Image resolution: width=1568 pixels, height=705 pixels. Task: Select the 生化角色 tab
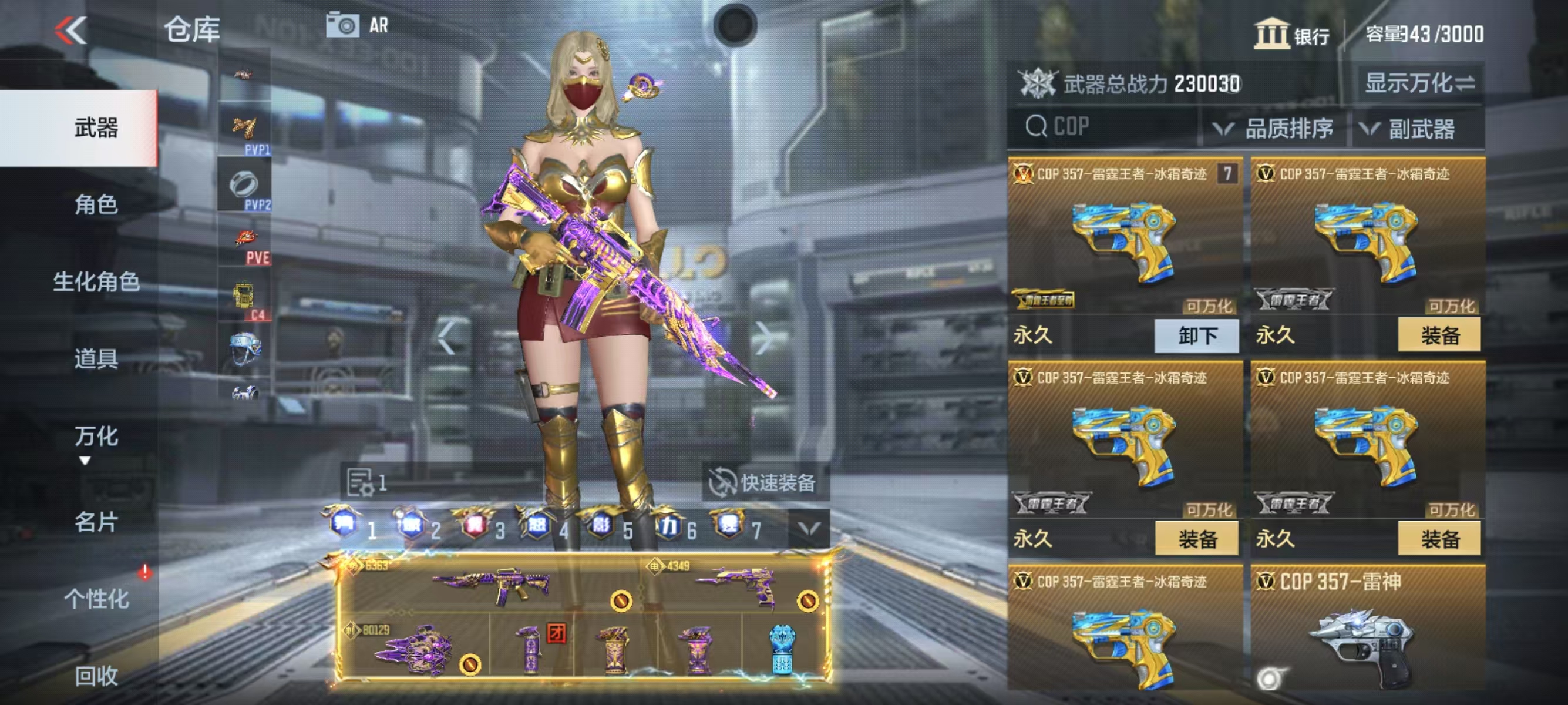click(x=96, y=281)
